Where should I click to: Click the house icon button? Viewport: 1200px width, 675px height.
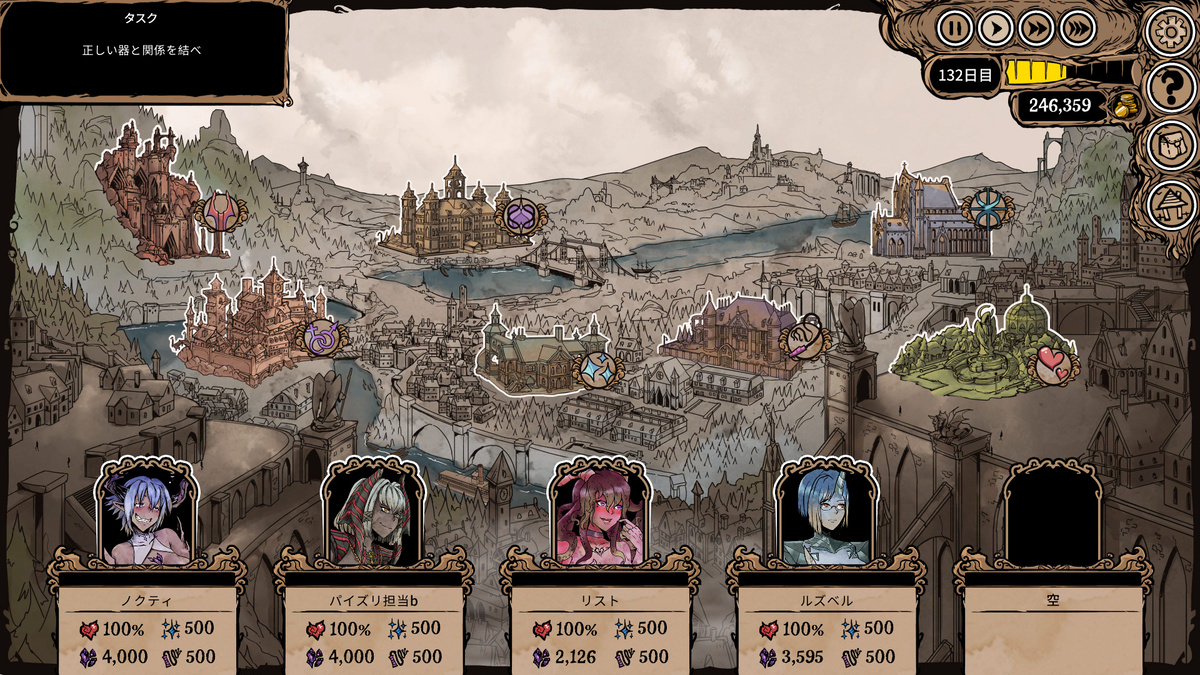(x=1170, y=204)
